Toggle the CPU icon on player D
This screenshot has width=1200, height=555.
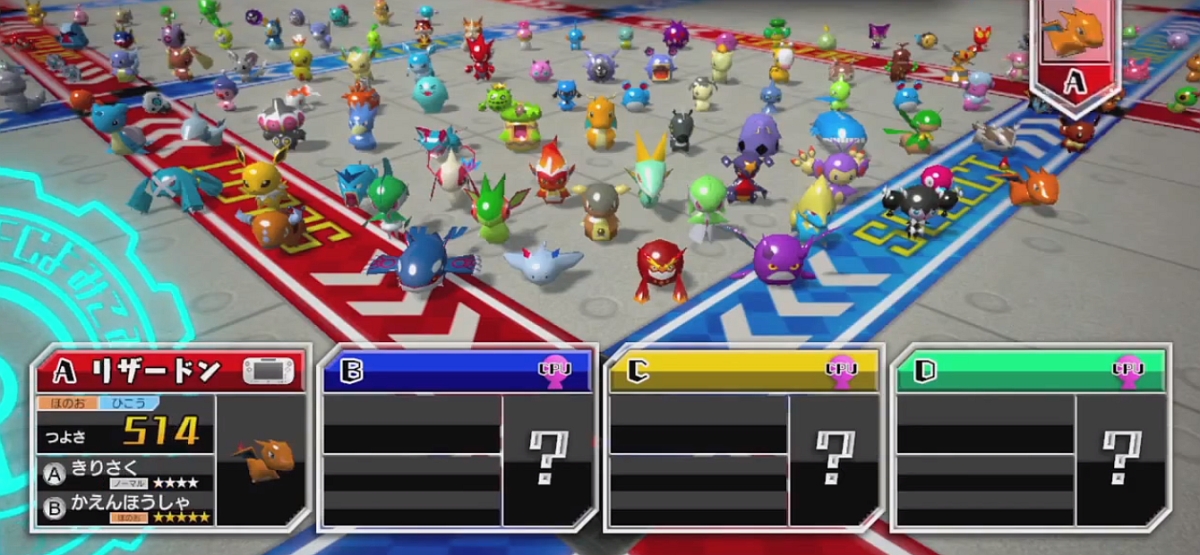click(1128, 370)
